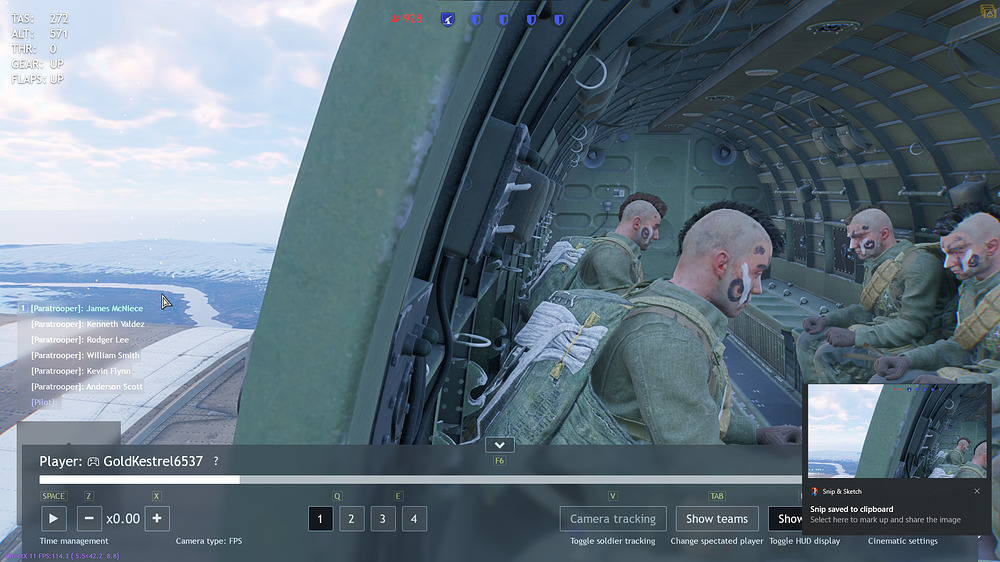The width and height of the screenshot is (1000, 562).
Task: Increase replay speed with the plus button
Action: pos(156,518)
